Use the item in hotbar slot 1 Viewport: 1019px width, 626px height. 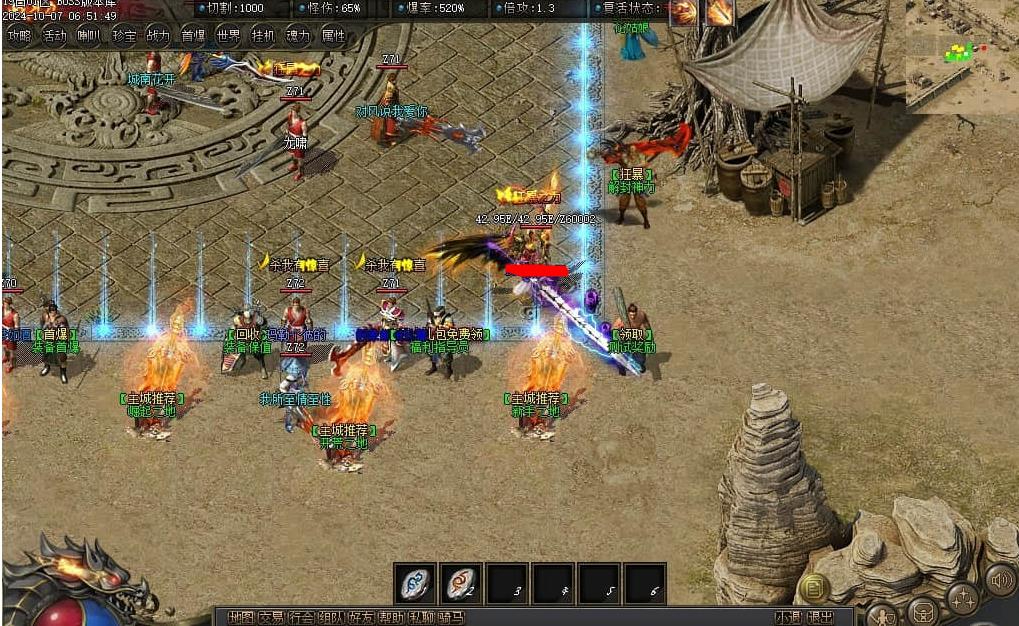415,583
